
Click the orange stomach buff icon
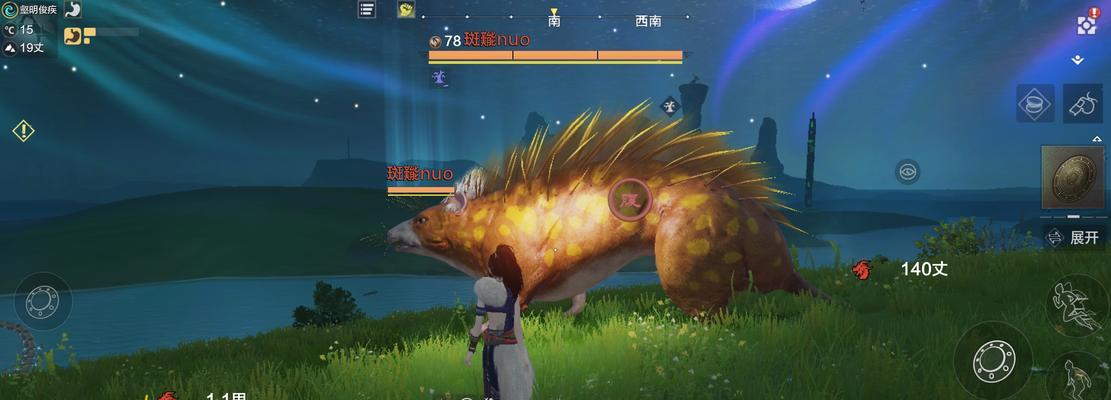tap(73, 36)
